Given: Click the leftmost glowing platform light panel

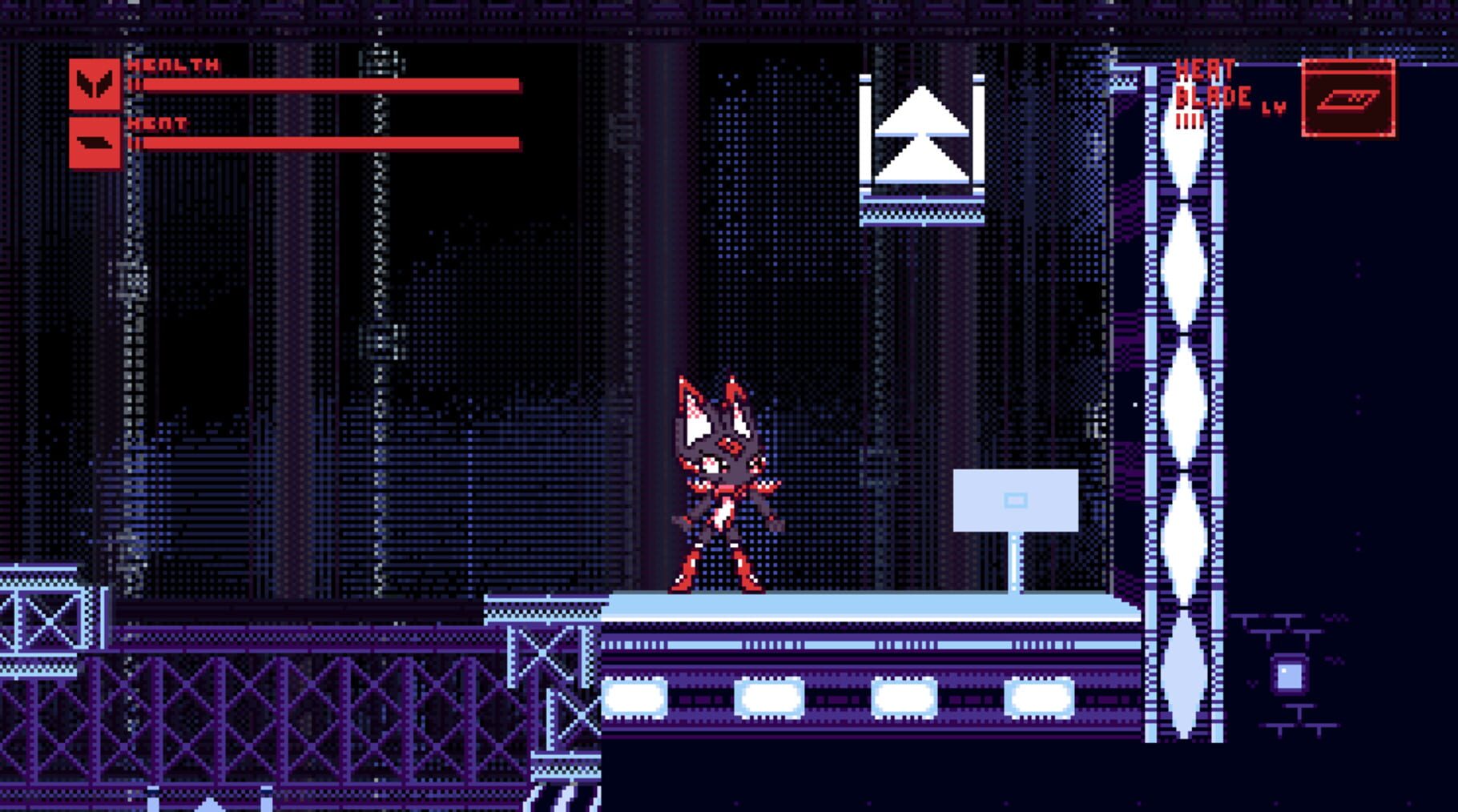Looking at the screenshot, I should point(634,698).
